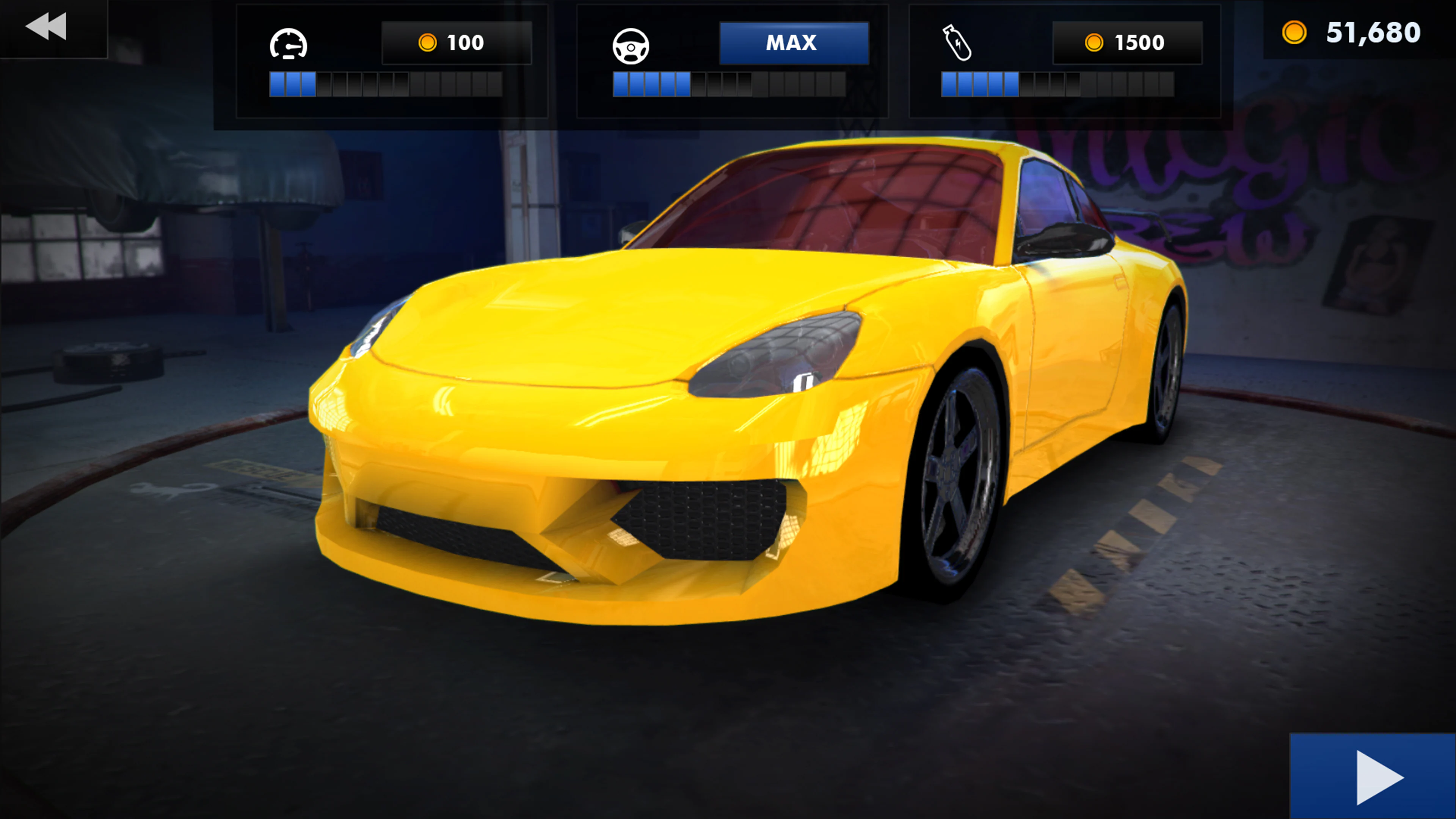This screenshot has width=1456, height=819.
Task: Select the yellow car model
Action: pyautogui.click(x=735, y=424)
